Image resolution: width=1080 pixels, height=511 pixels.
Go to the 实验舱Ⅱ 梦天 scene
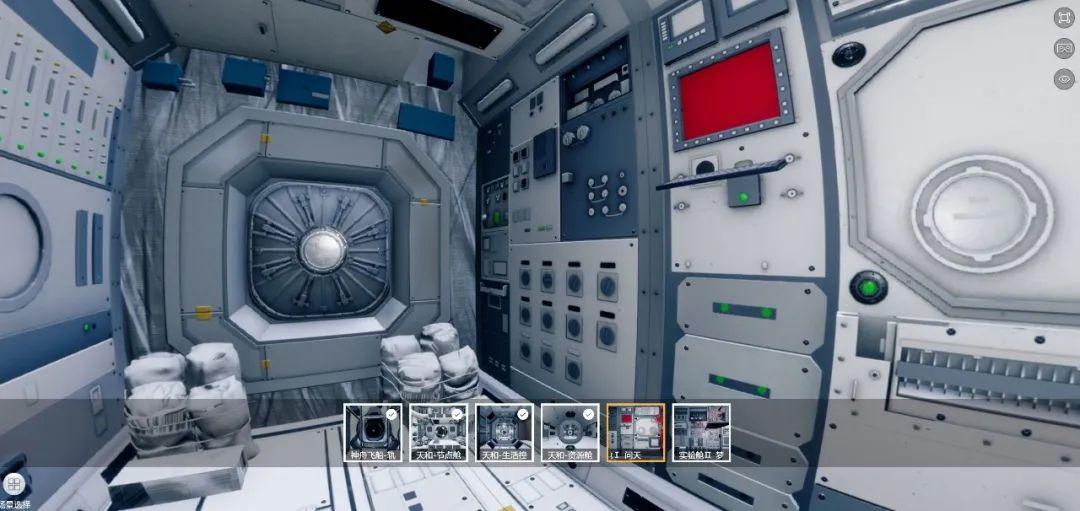click(x=701, y=432)
